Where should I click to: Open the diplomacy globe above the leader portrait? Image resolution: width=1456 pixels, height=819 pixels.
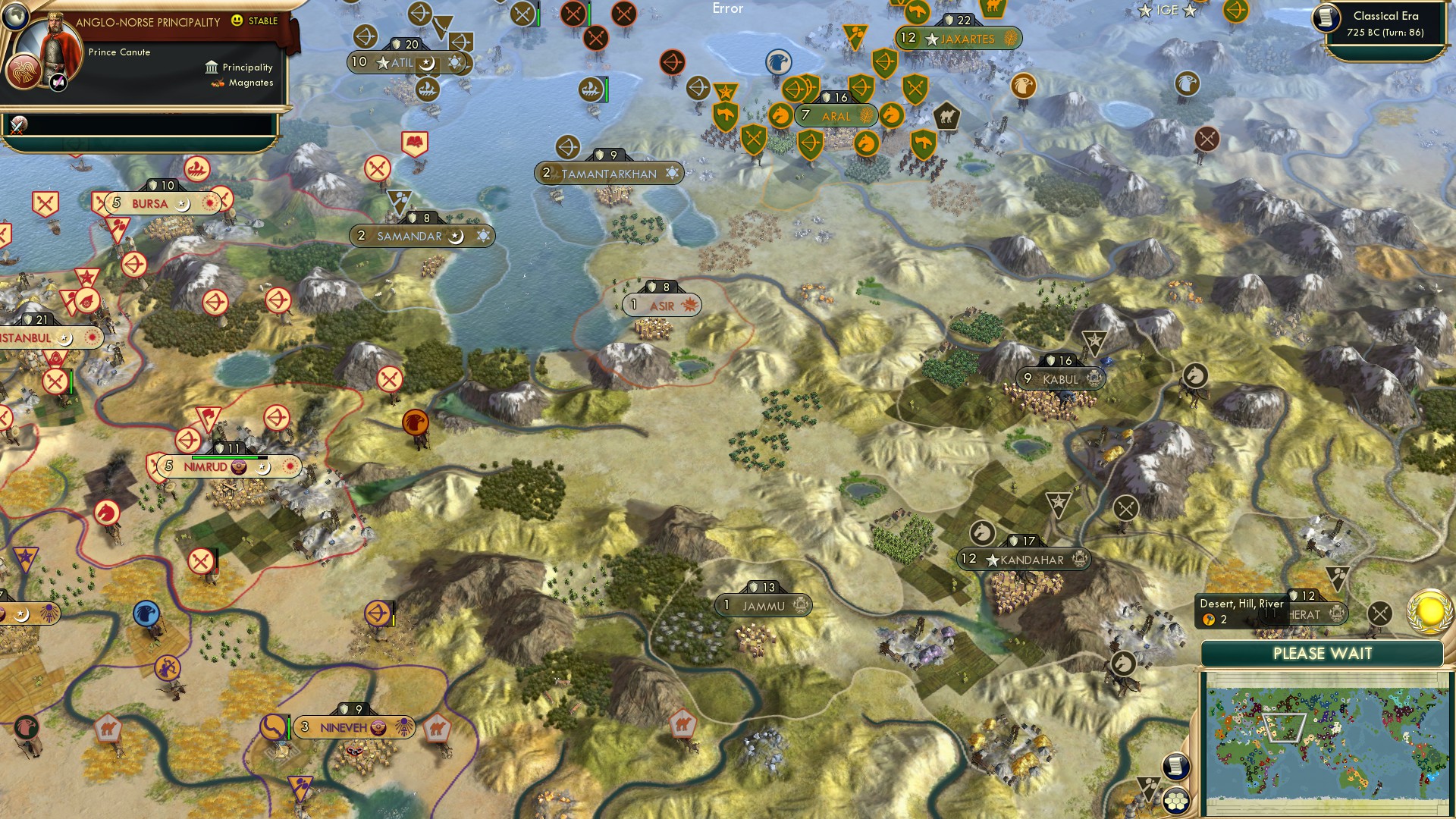(x=14, y=17)
